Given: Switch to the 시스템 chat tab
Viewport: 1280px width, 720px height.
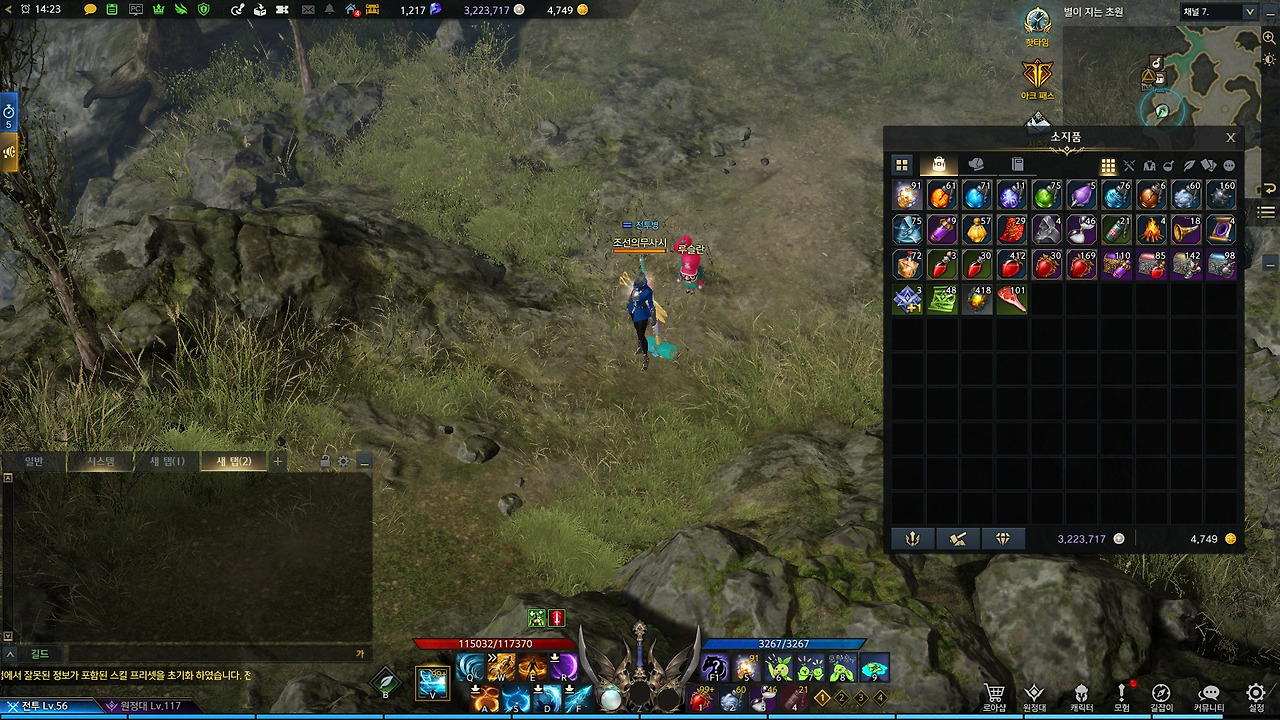Looking at the screenshot, I should coord(101,462).
